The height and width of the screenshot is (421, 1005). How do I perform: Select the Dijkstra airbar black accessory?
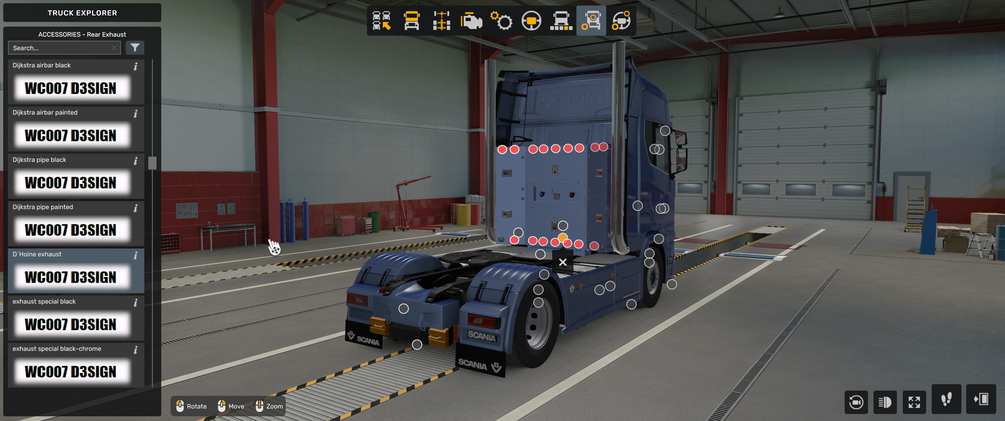[70, 88]
